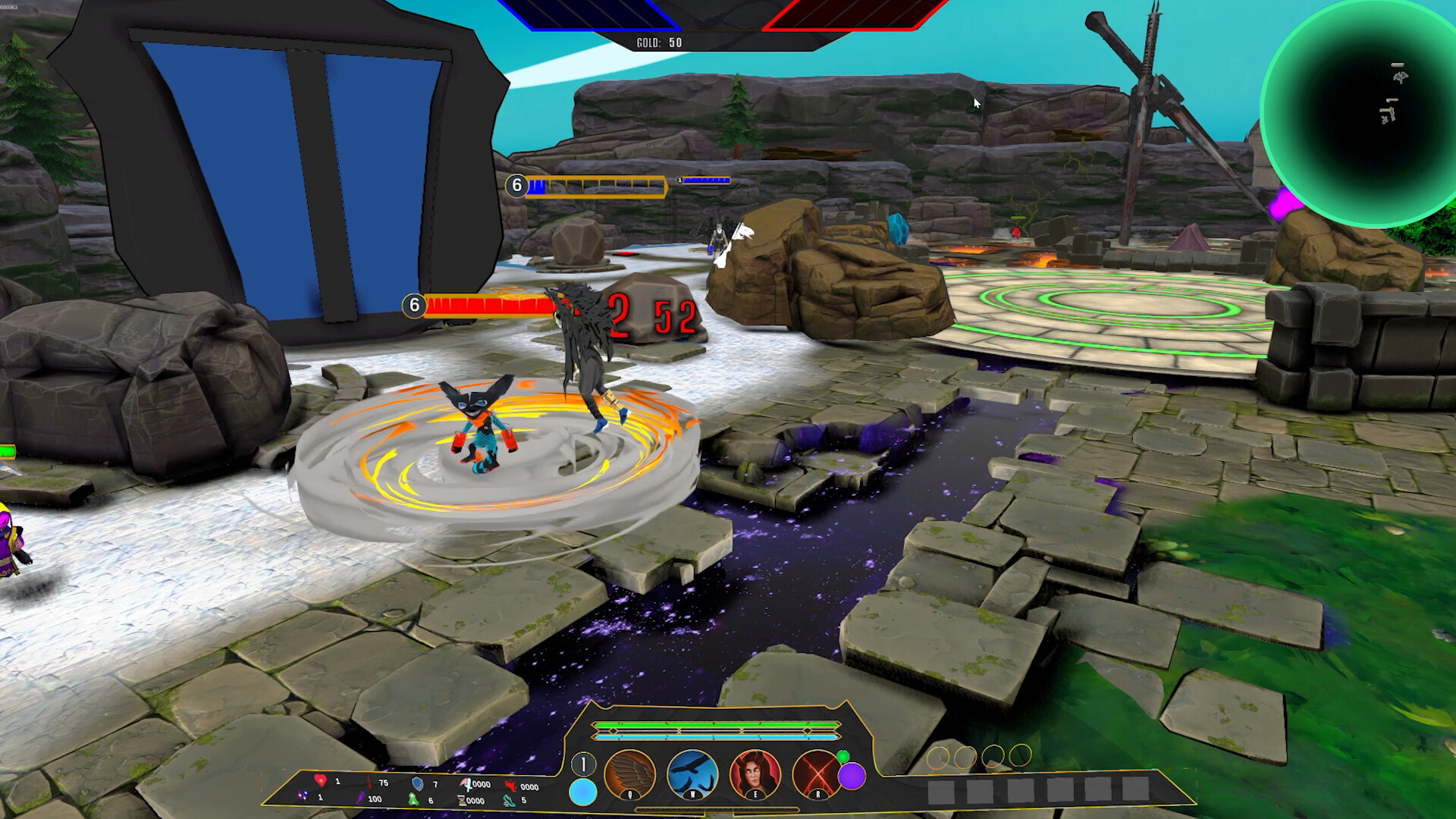Click the green mushroom stat icon

click(413, 799)
